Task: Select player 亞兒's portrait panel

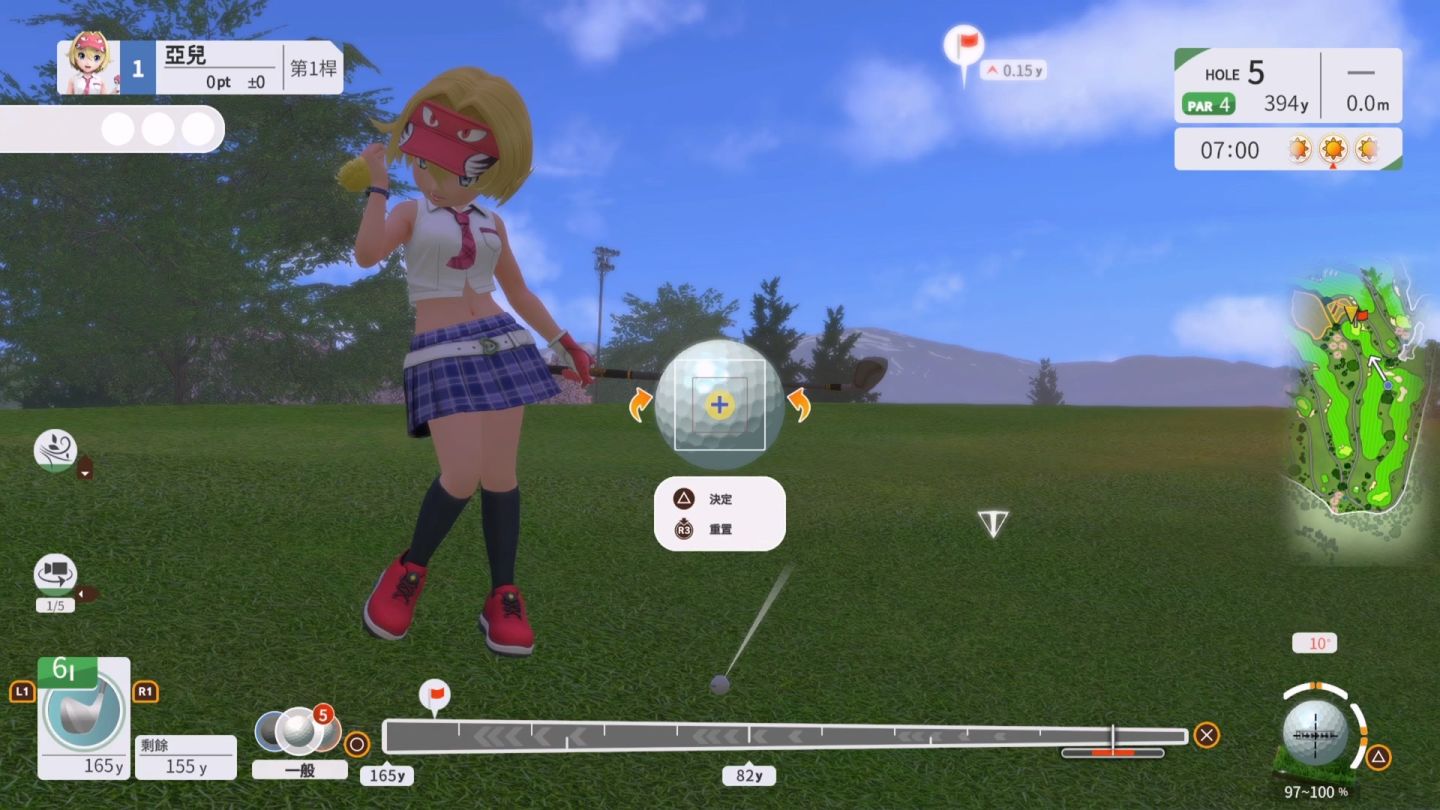Action: point(88,67)
